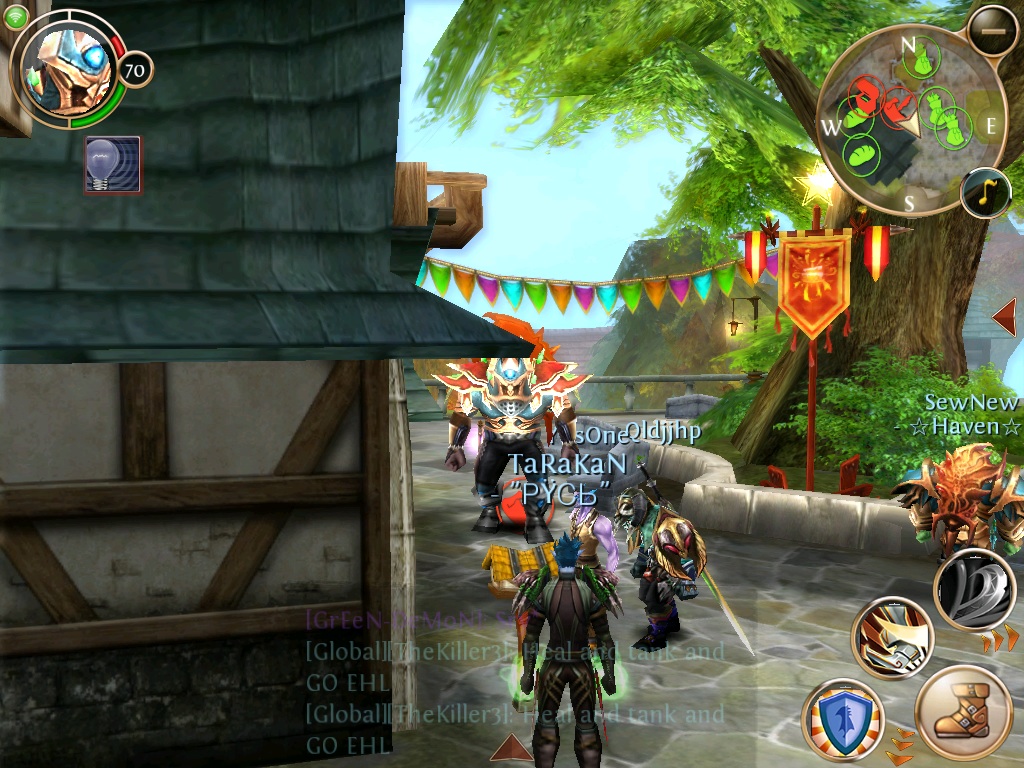1024x768 pixels.
Task: Expand the bottom center arrow tab
Action: coord(510,749)
